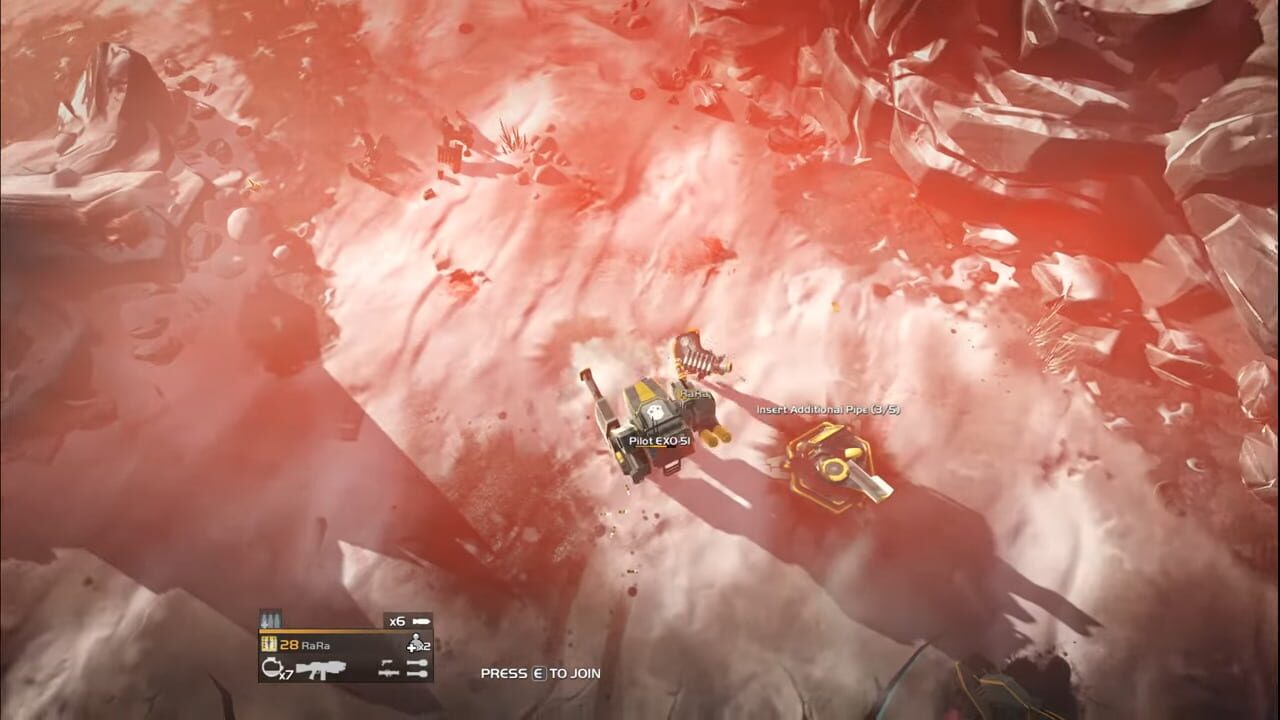This screenshot has height=720, width=1280.
Task: Click the skull emblem on the EXO mech
Action: coord(657,411)
